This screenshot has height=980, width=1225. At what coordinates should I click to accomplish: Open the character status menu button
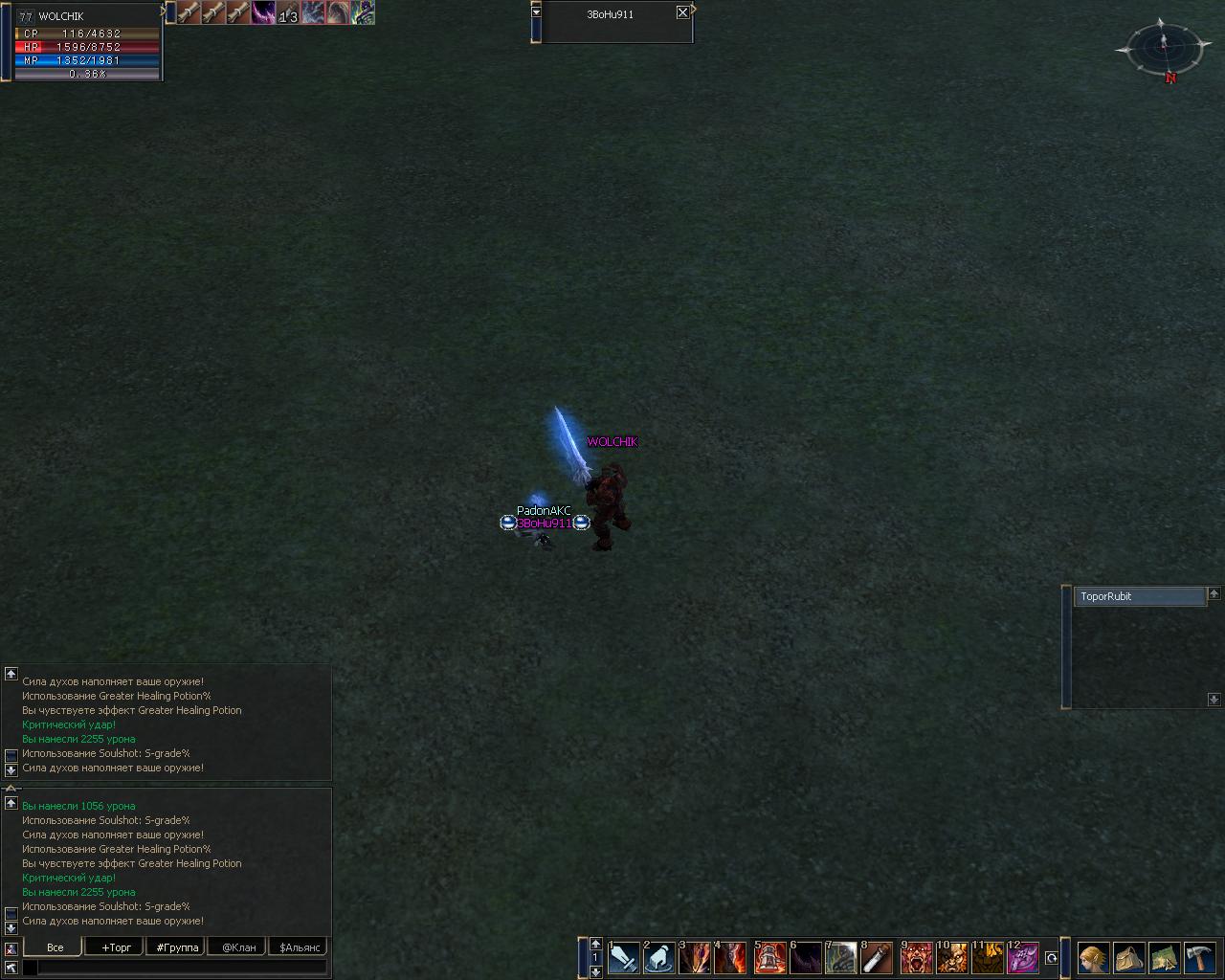tap(1093, 958)
